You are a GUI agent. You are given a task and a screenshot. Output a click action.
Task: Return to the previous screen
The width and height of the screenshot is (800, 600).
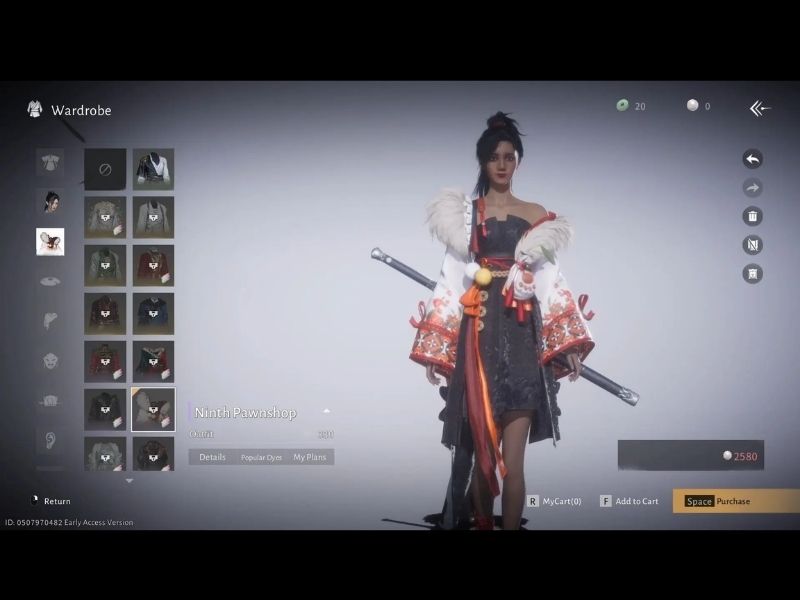[50, 501]
